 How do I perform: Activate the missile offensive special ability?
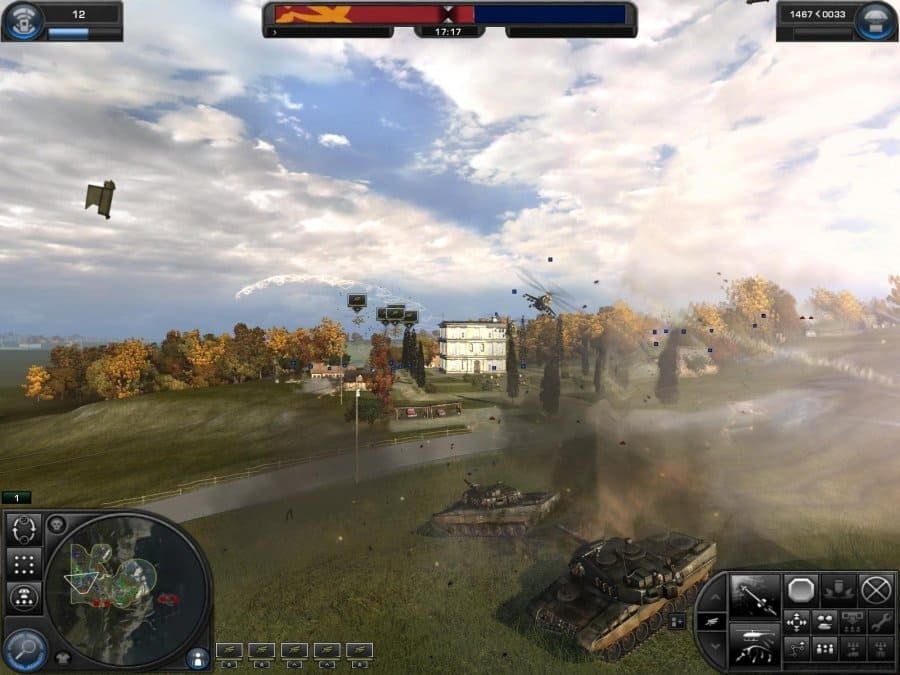click(755, 595)
